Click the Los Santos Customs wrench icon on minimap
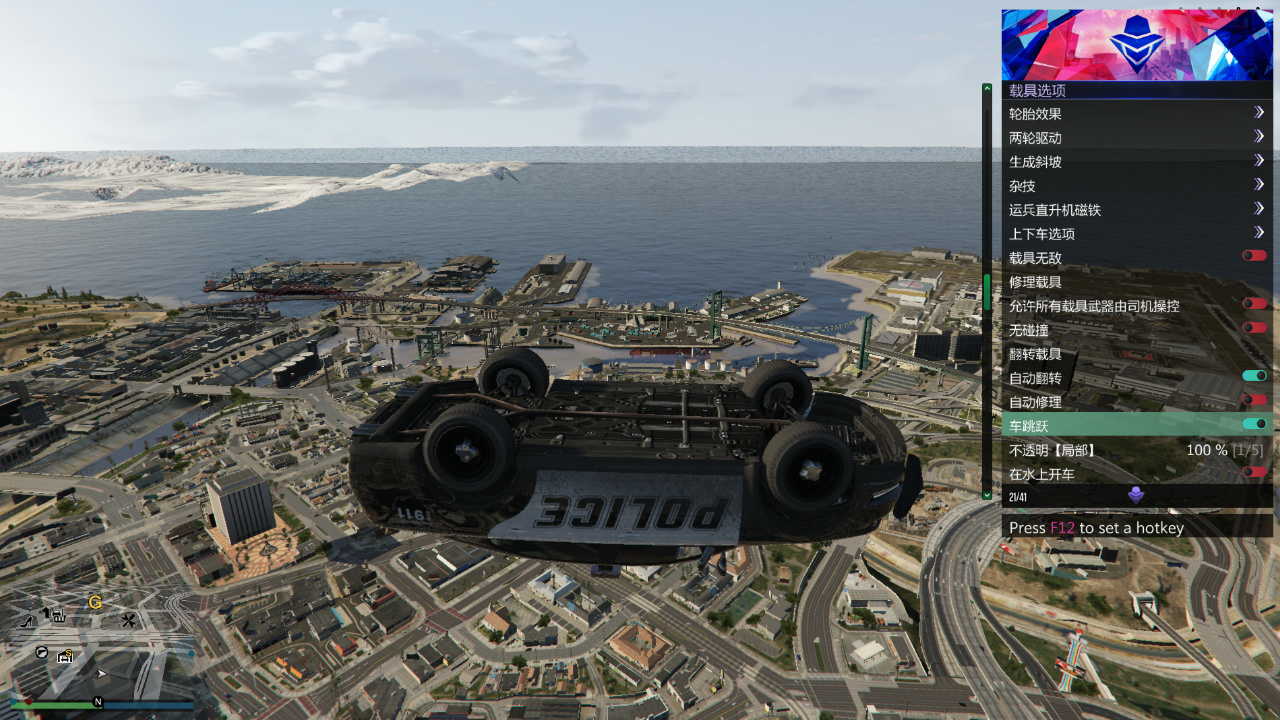This screenshot has height=720, width=1280. coord(129,619)
